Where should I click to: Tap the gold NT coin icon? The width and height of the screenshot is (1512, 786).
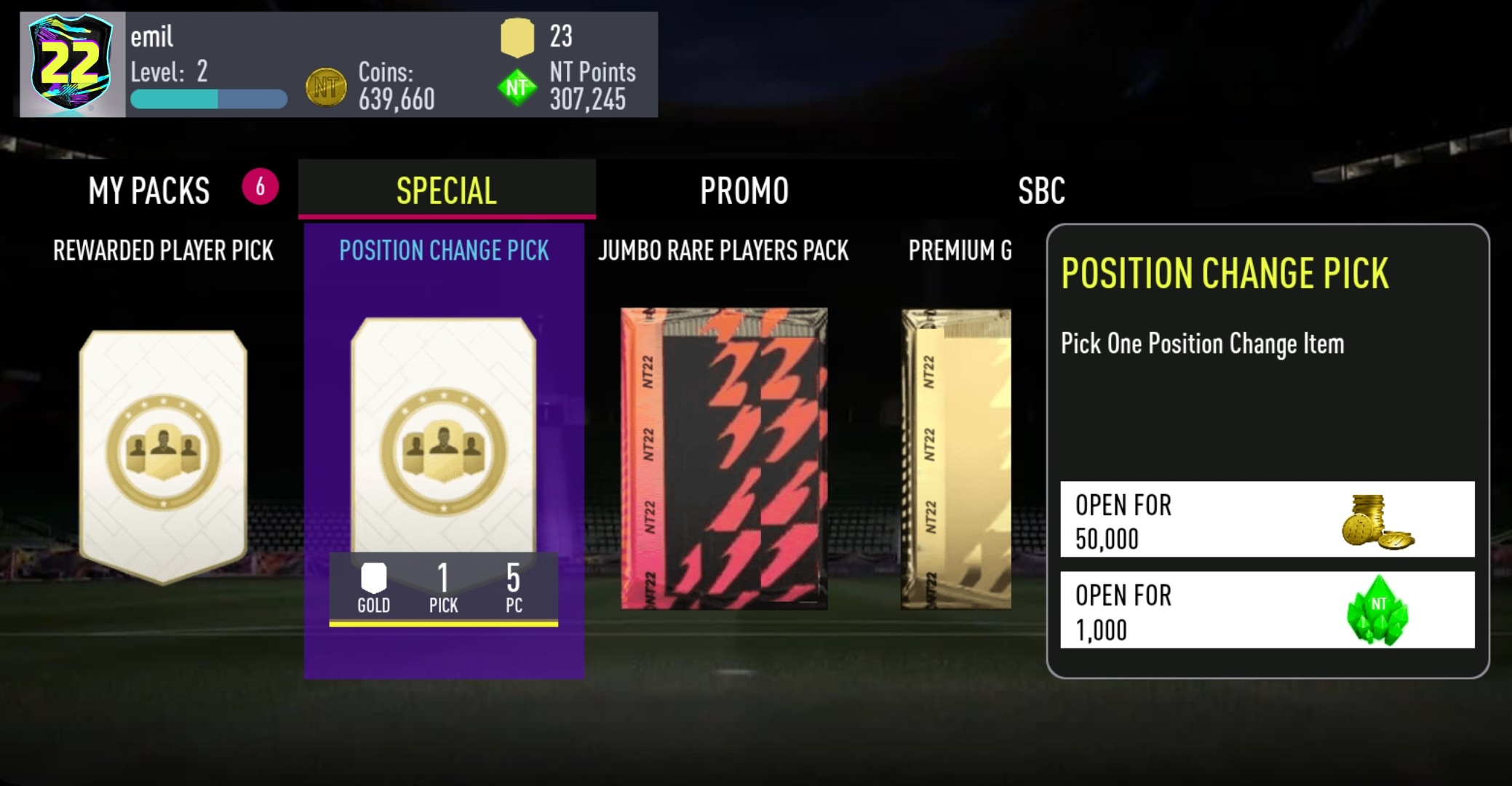point(325,88)
